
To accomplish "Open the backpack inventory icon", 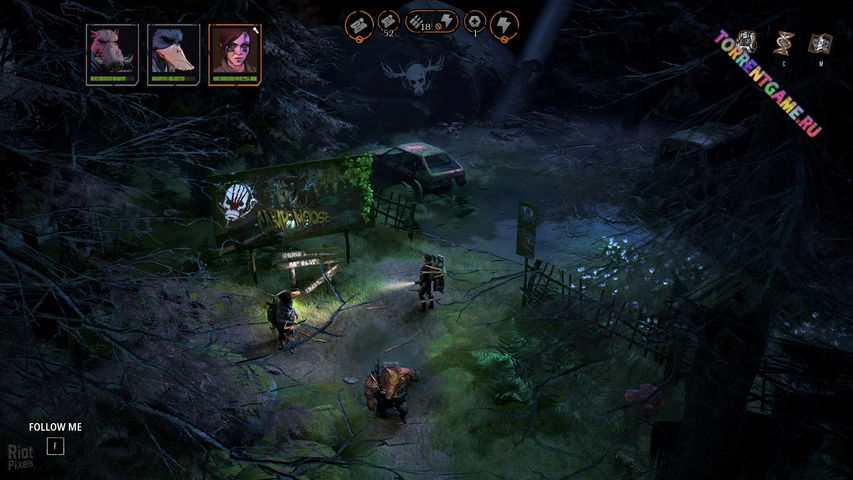I will pyautogui.click(x=748, y=42).
